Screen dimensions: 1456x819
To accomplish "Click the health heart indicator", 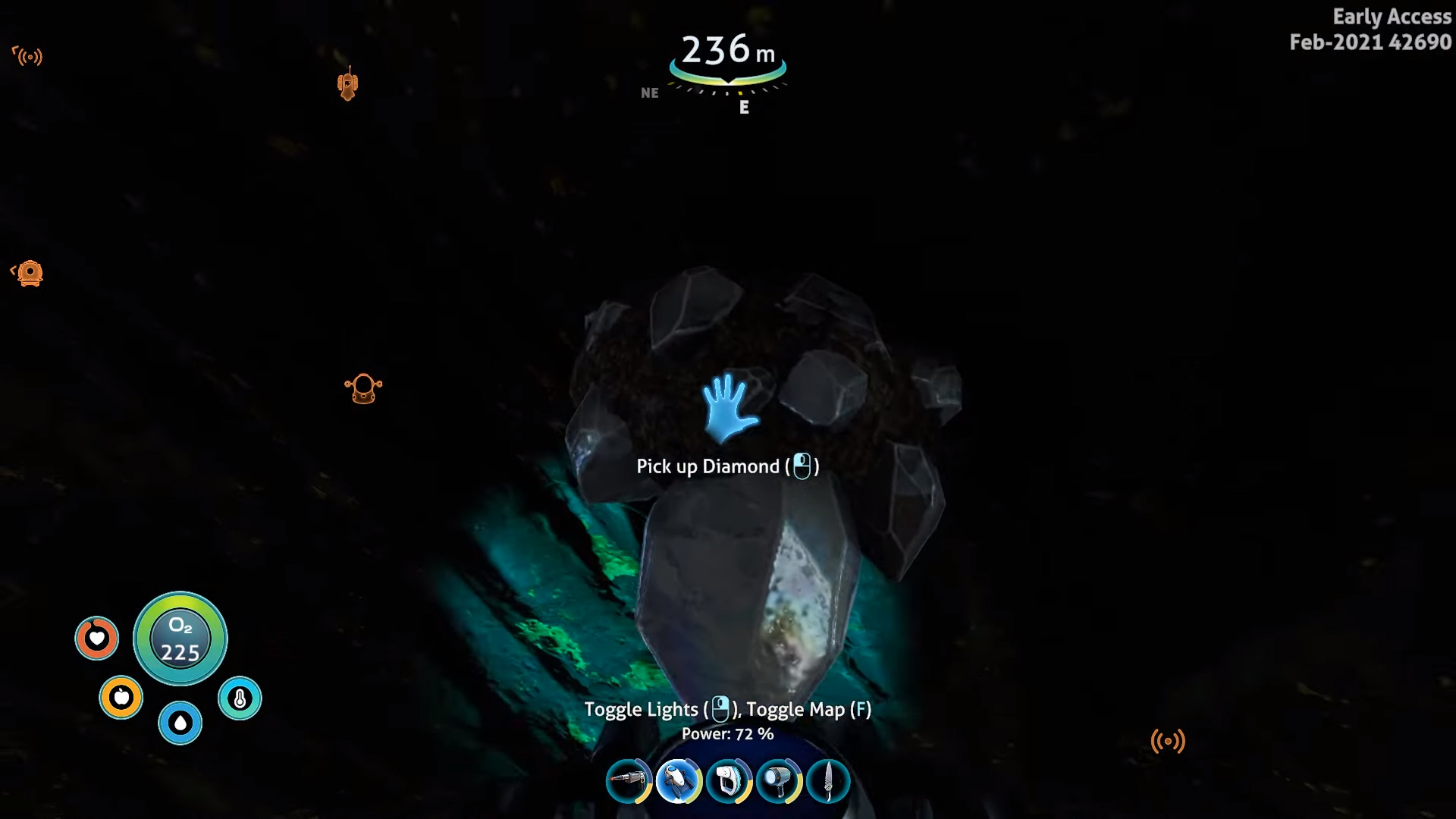I will [97, 639].
